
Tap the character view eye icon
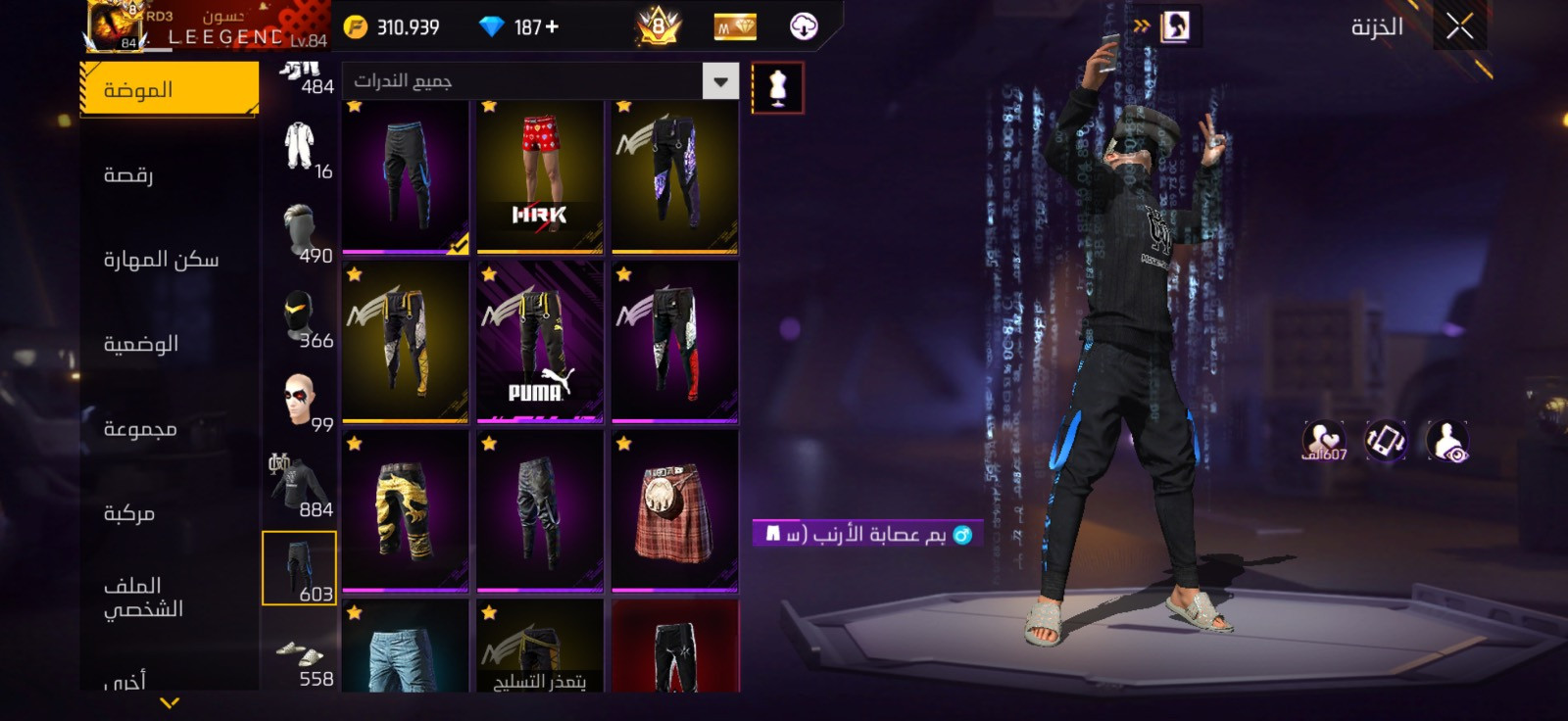click(x=1447, y=441)
